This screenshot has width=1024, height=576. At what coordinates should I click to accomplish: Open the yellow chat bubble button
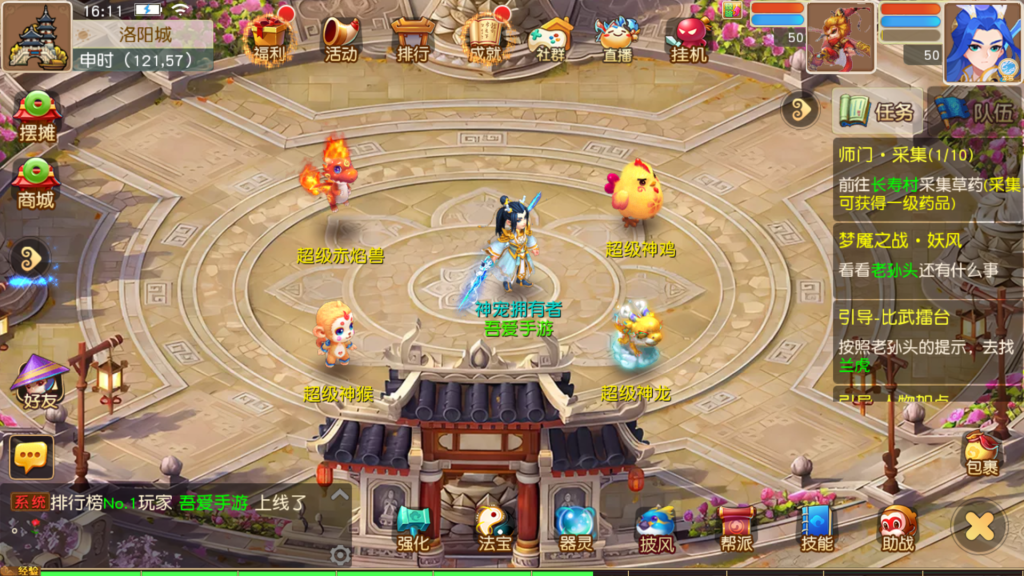pyautogui.click(x=31, y=457)
